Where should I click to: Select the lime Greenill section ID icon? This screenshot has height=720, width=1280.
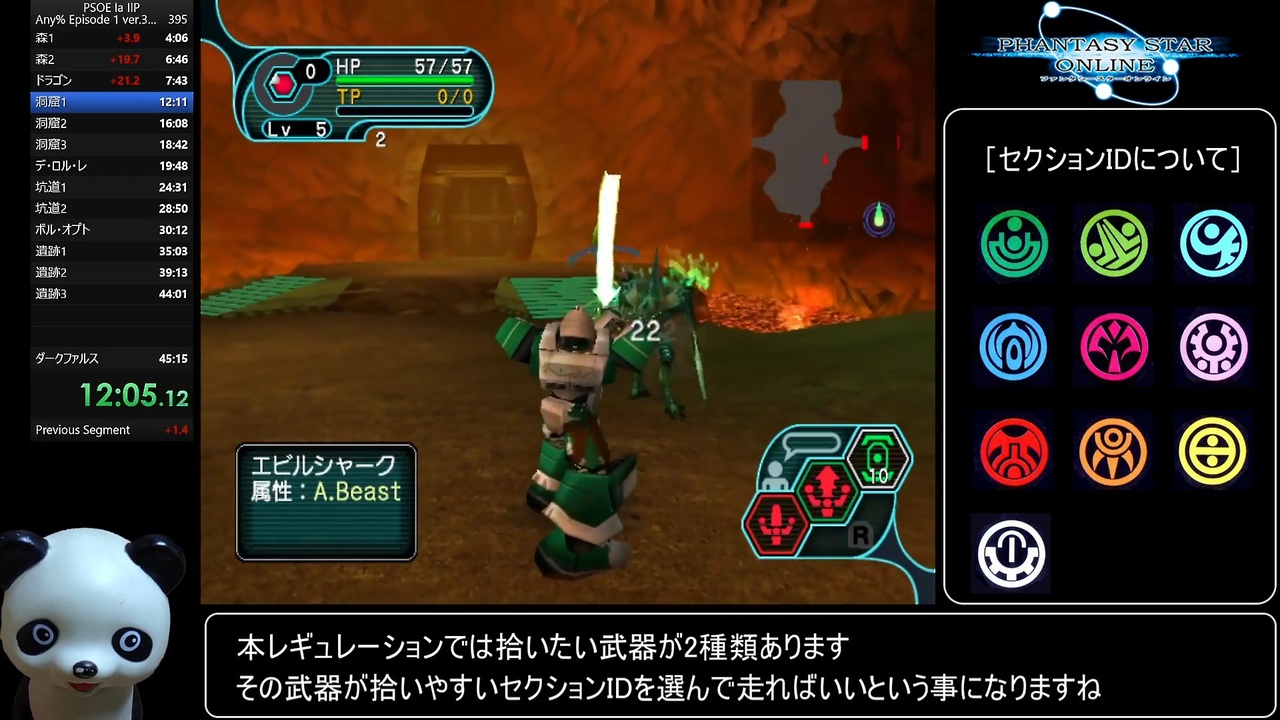click(x=1114, y=243)
